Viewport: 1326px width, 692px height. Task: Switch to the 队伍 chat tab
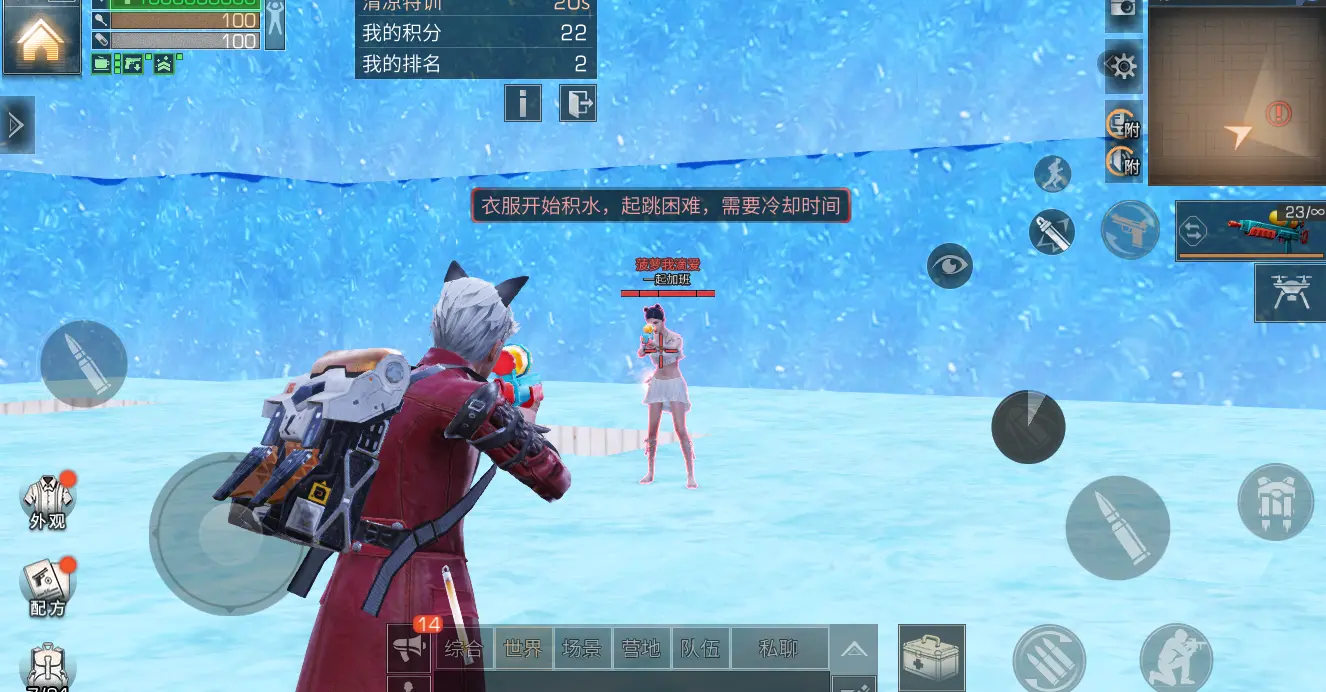pyautogui.click(x=700, y=649)
